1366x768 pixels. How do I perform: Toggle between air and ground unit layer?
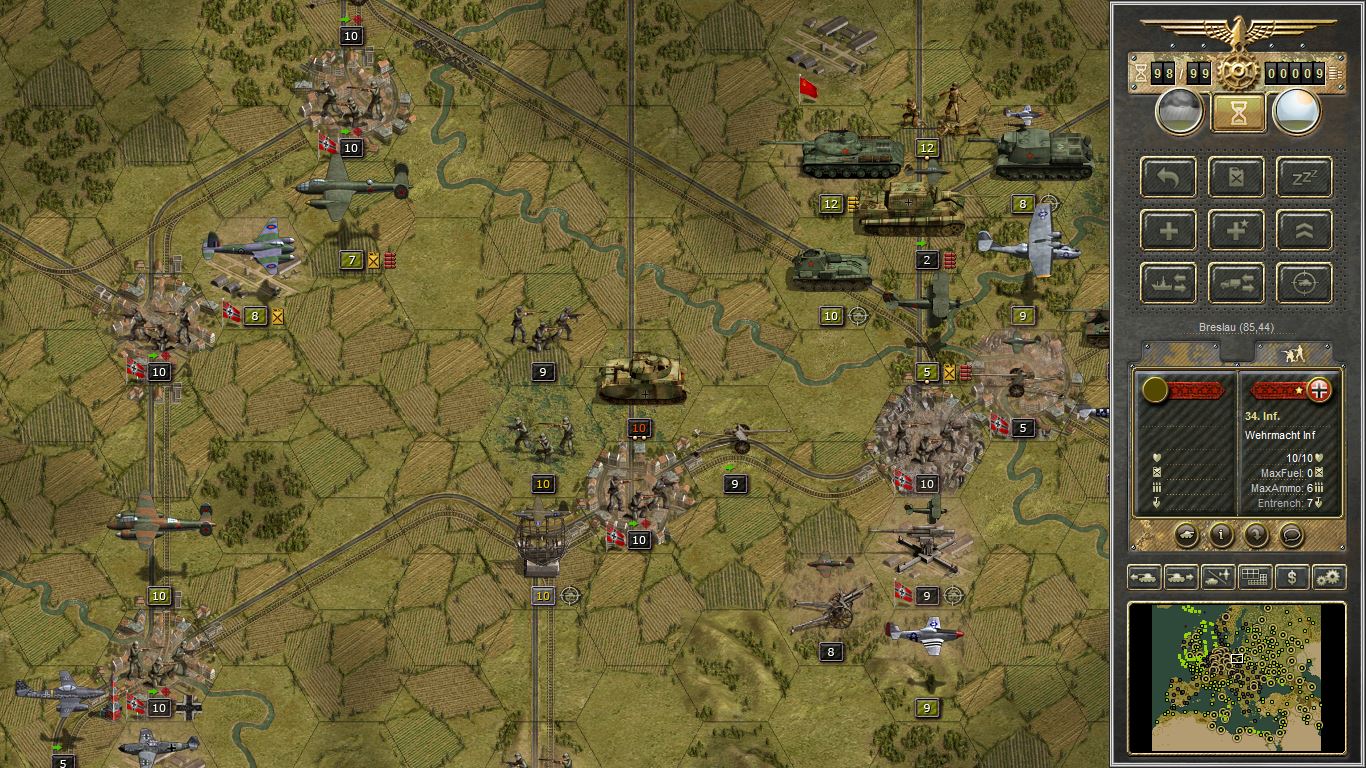[x=1217, y=577]
